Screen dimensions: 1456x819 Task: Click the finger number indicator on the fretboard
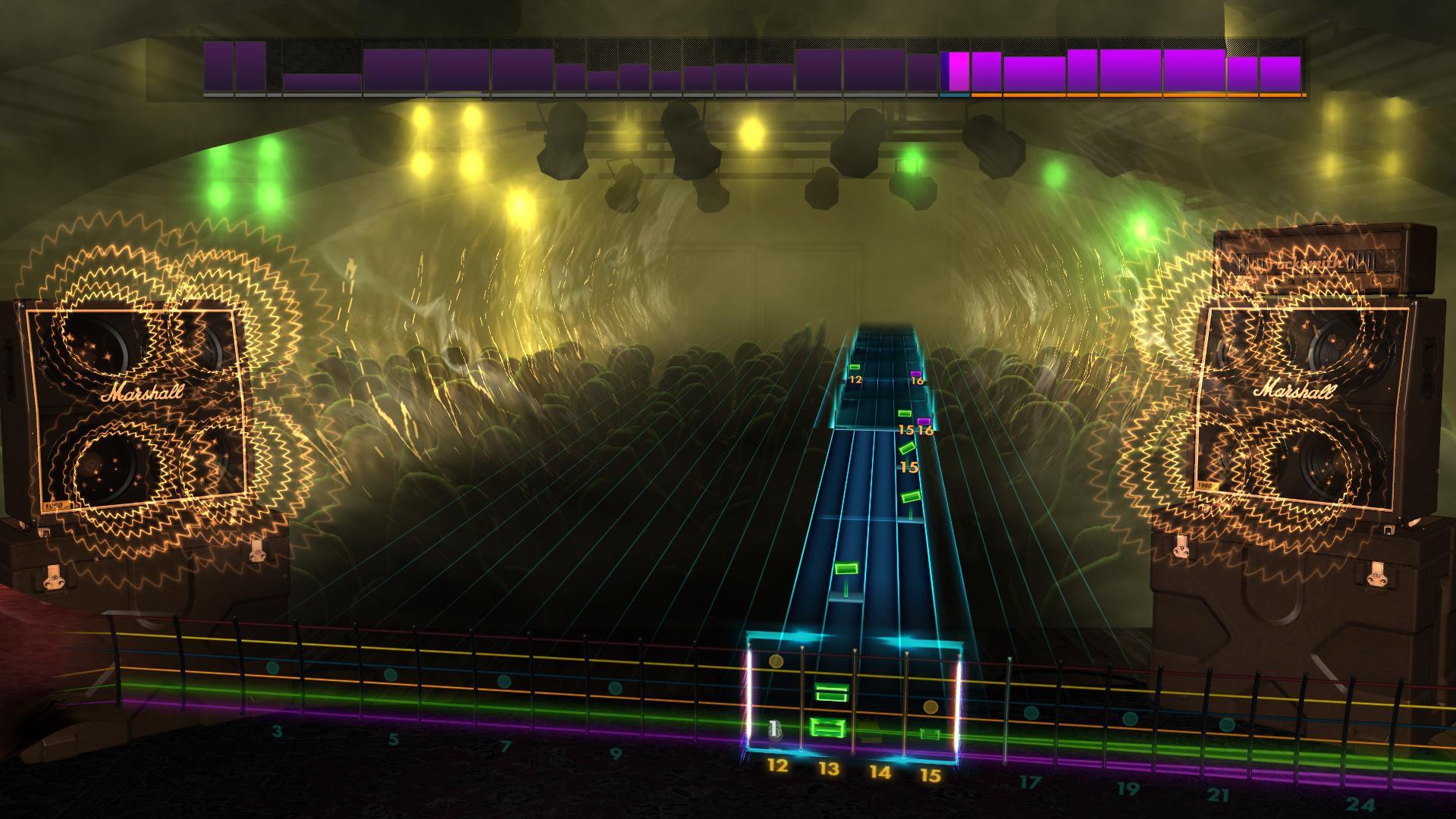pyautogui.click(x=773, y=729)
